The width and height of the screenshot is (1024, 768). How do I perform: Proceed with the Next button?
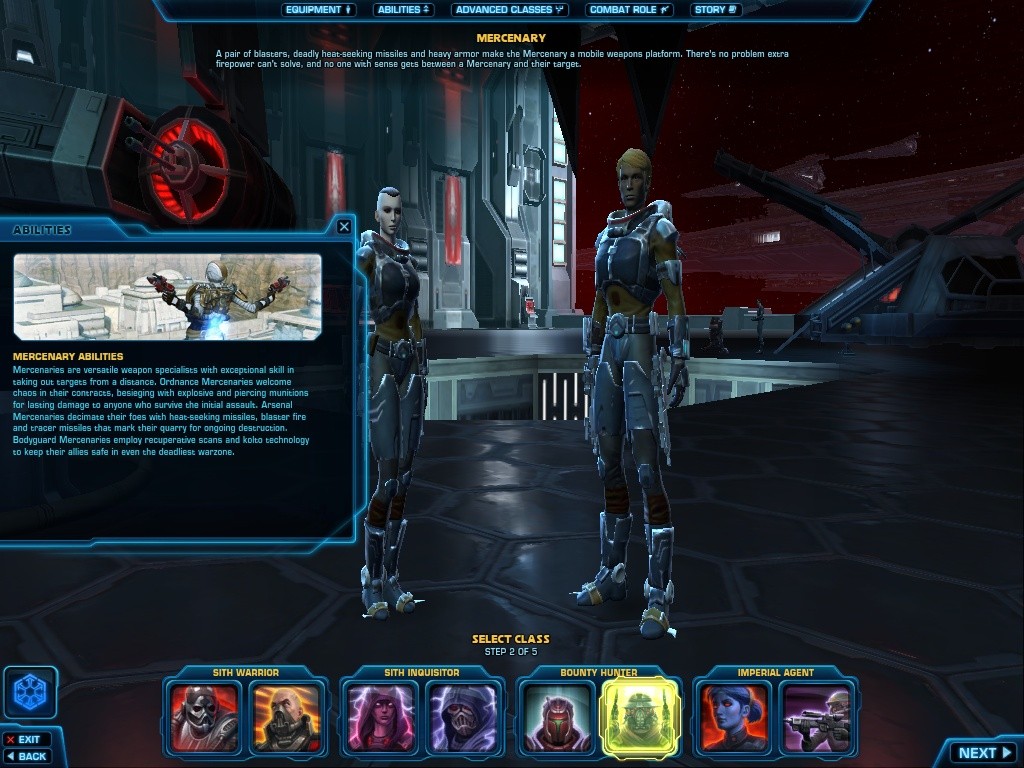(x=984, y=753)
